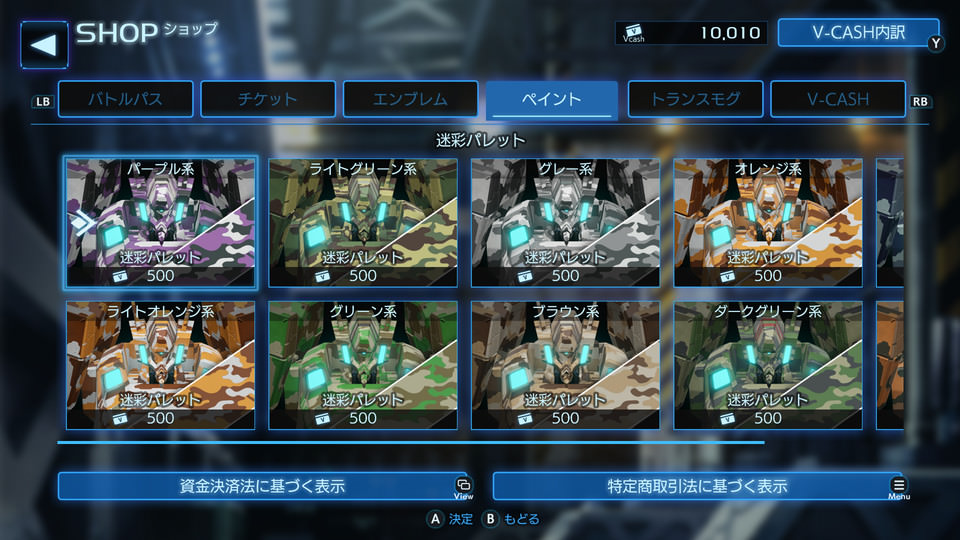960x540 pixels.
Task: Switch to the ペイント tab
Action: click(x=552, y=99)
